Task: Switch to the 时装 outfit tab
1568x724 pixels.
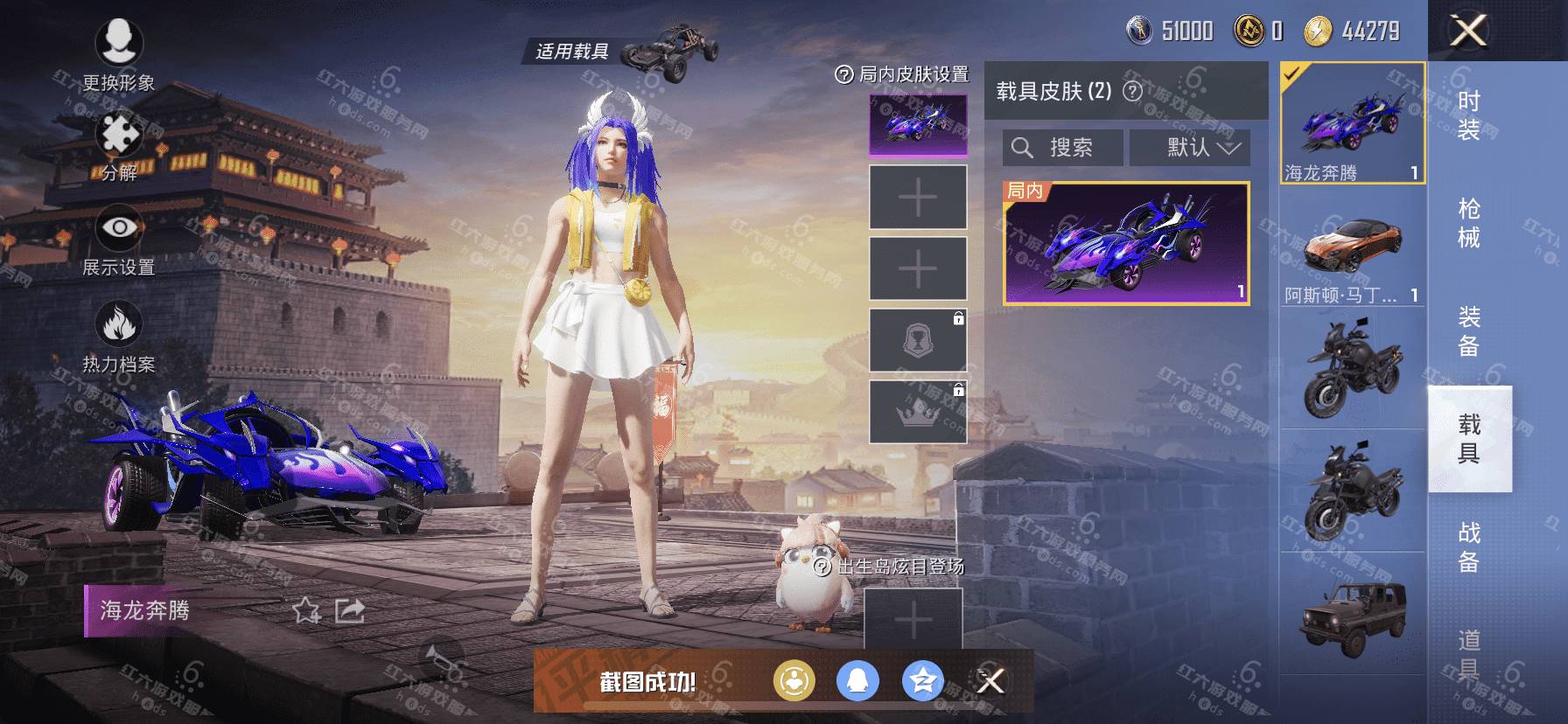Action: pos(1468,115)
